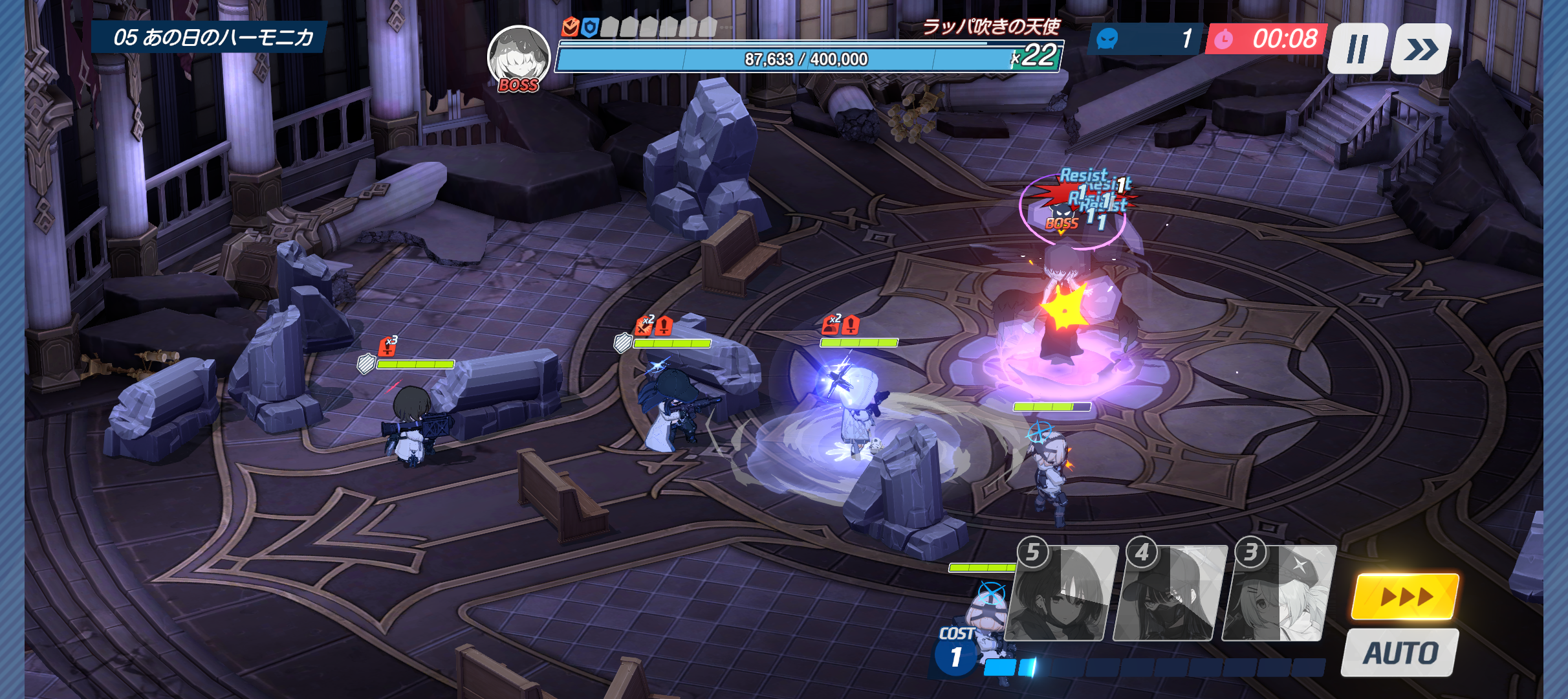The image size is (1568, 699).
Task: Toggle the AUTO battle mode
Action: [1400, 652]
